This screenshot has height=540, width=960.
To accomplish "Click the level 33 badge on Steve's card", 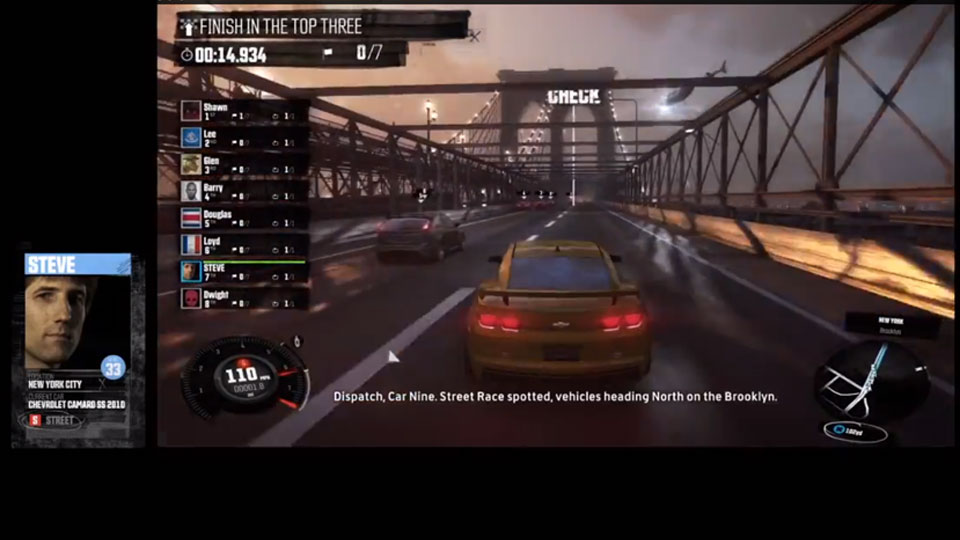I will coord(114,368).
